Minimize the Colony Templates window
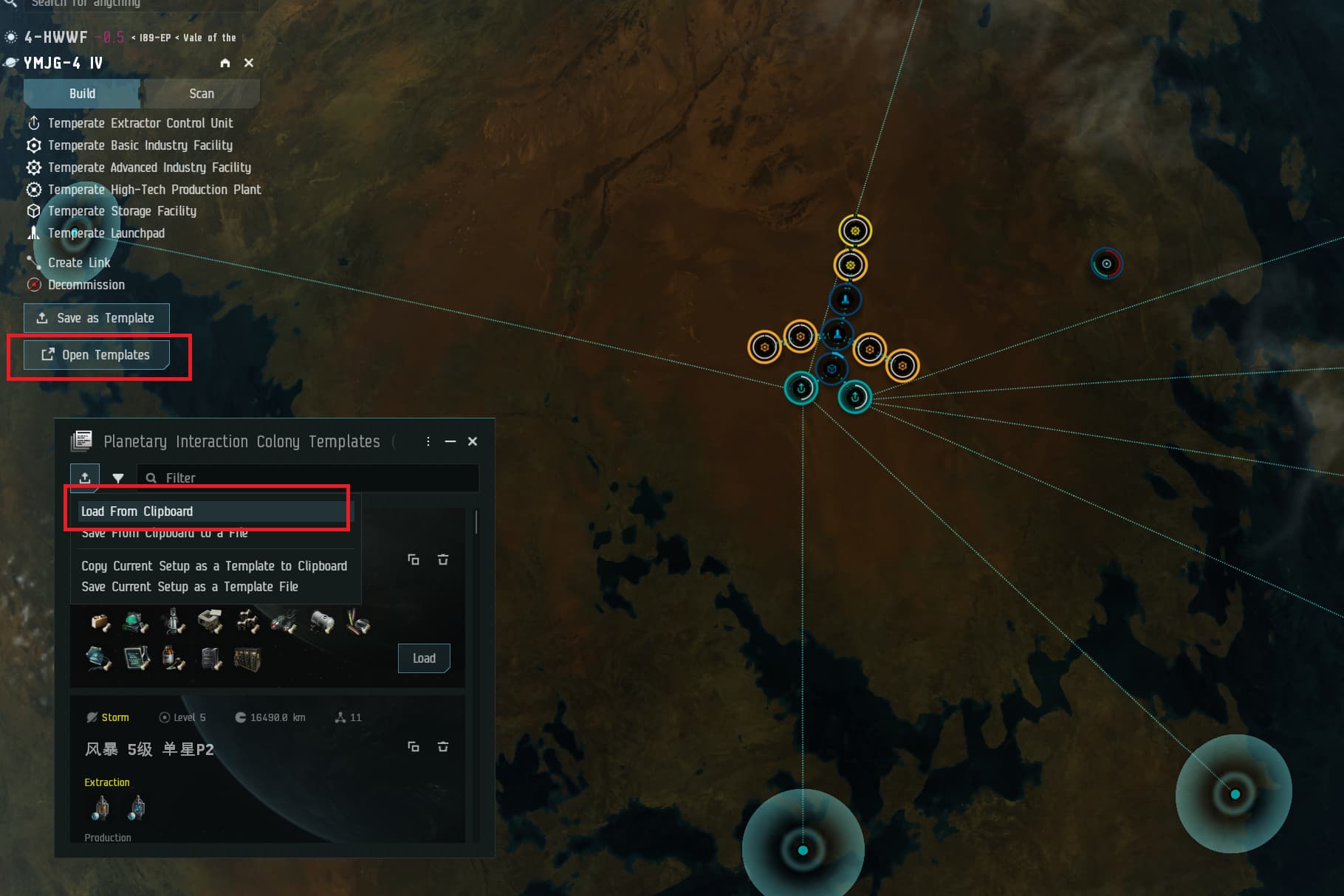The width and height of the screenshot is (1344, 896). tap(450, 441)
